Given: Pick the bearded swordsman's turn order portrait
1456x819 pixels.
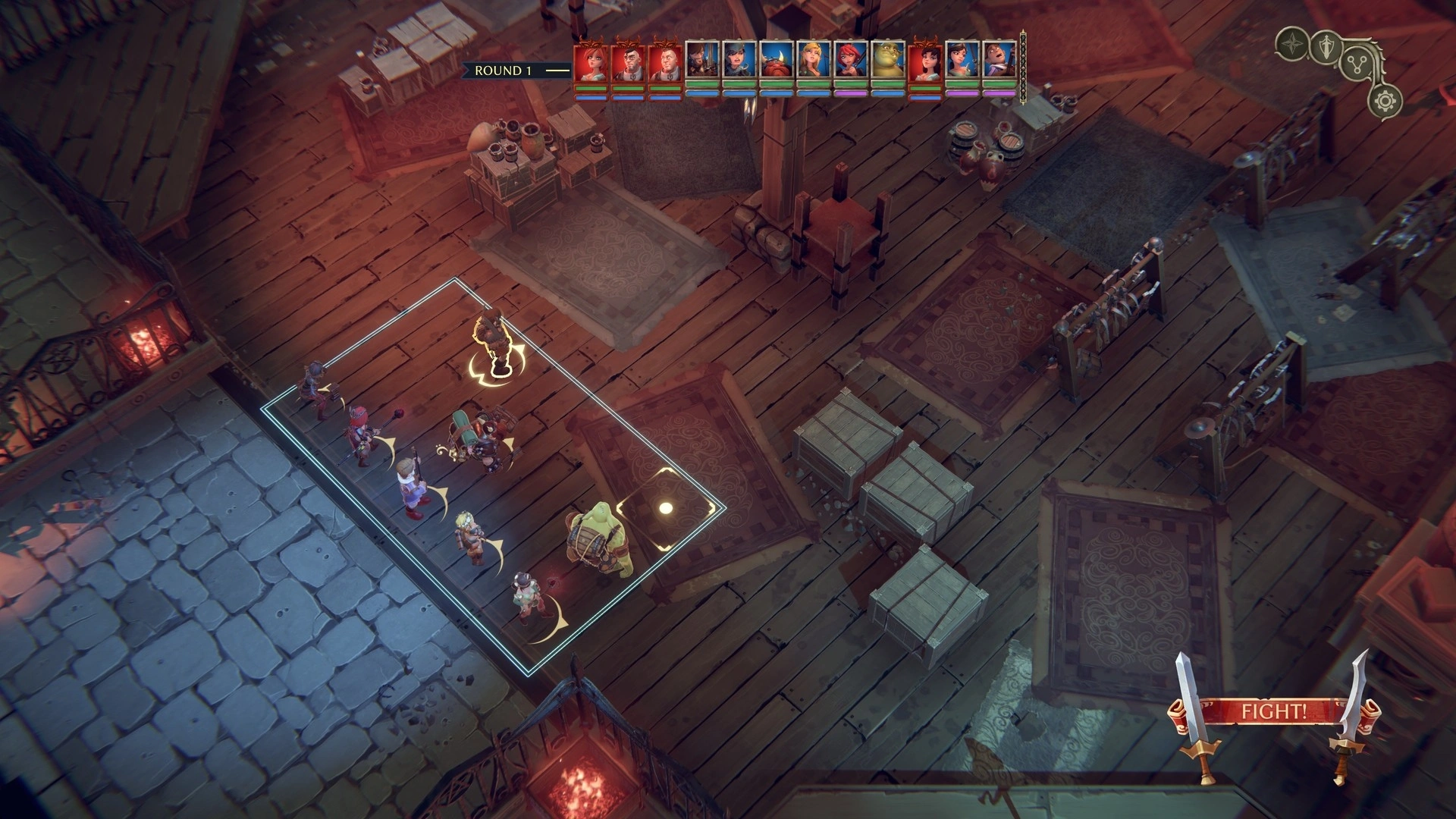Looking at the screenshot, I should point(702,61).
